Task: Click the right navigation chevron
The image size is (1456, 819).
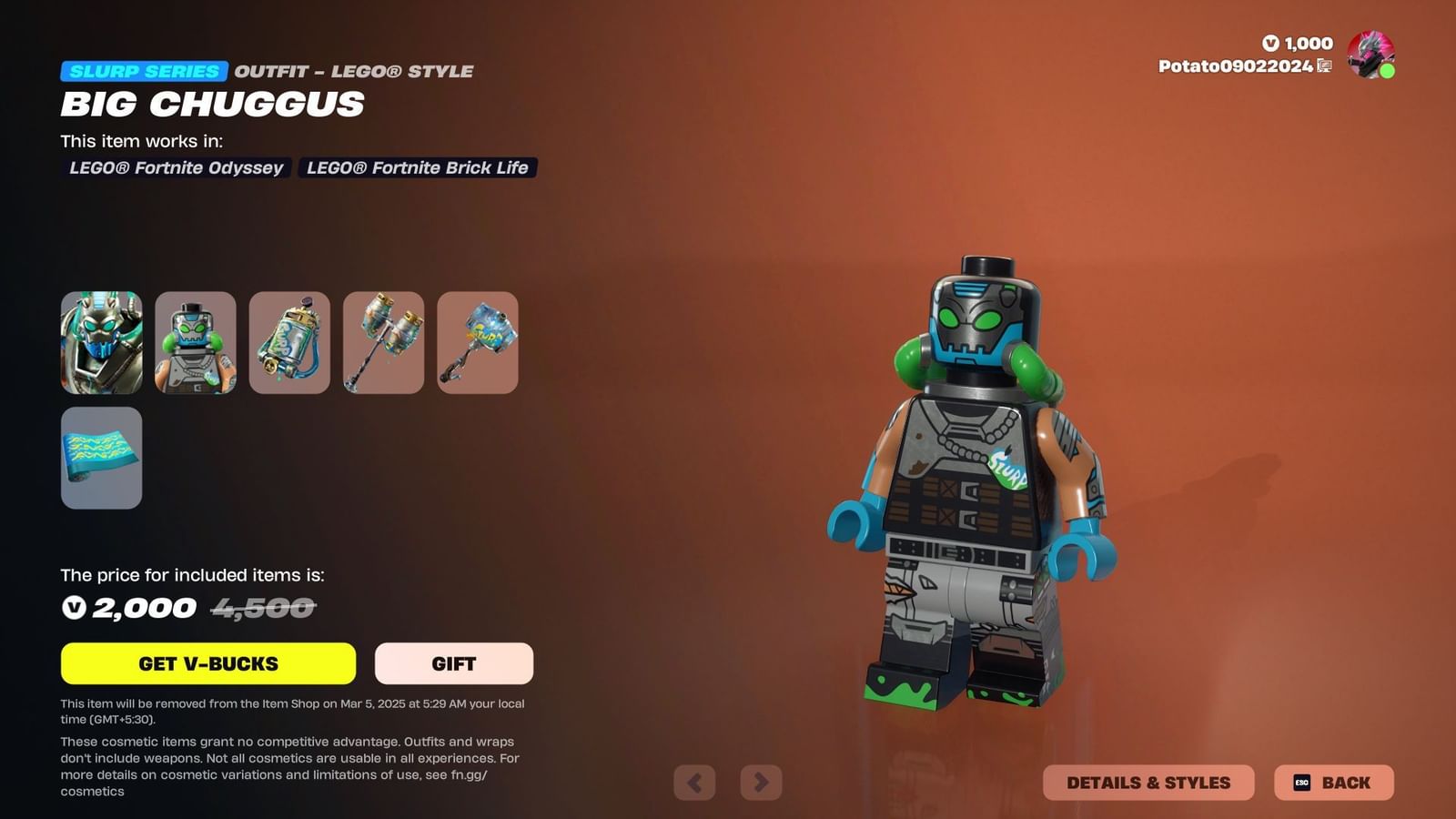Action: pos(761,782)
